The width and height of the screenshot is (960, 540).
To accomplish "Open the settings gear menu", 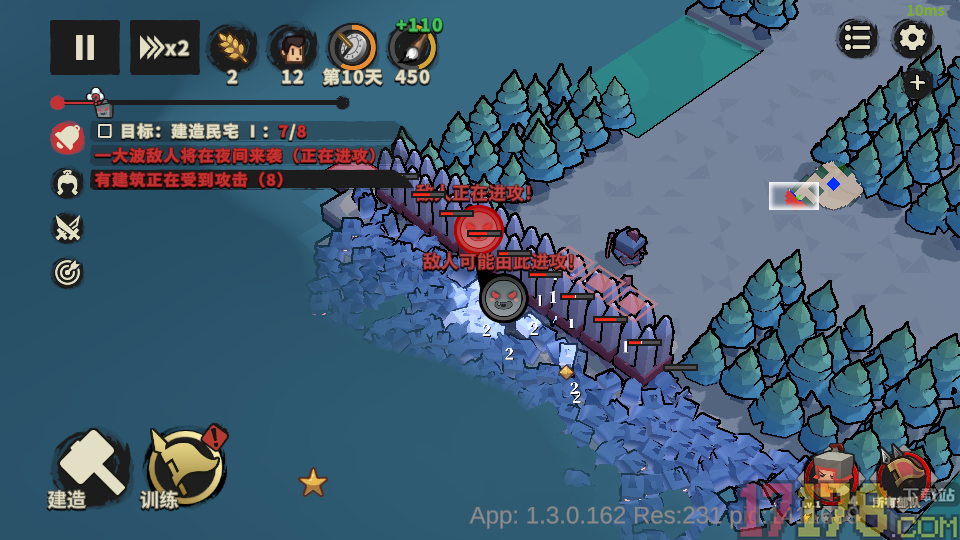I will [911, 39].
